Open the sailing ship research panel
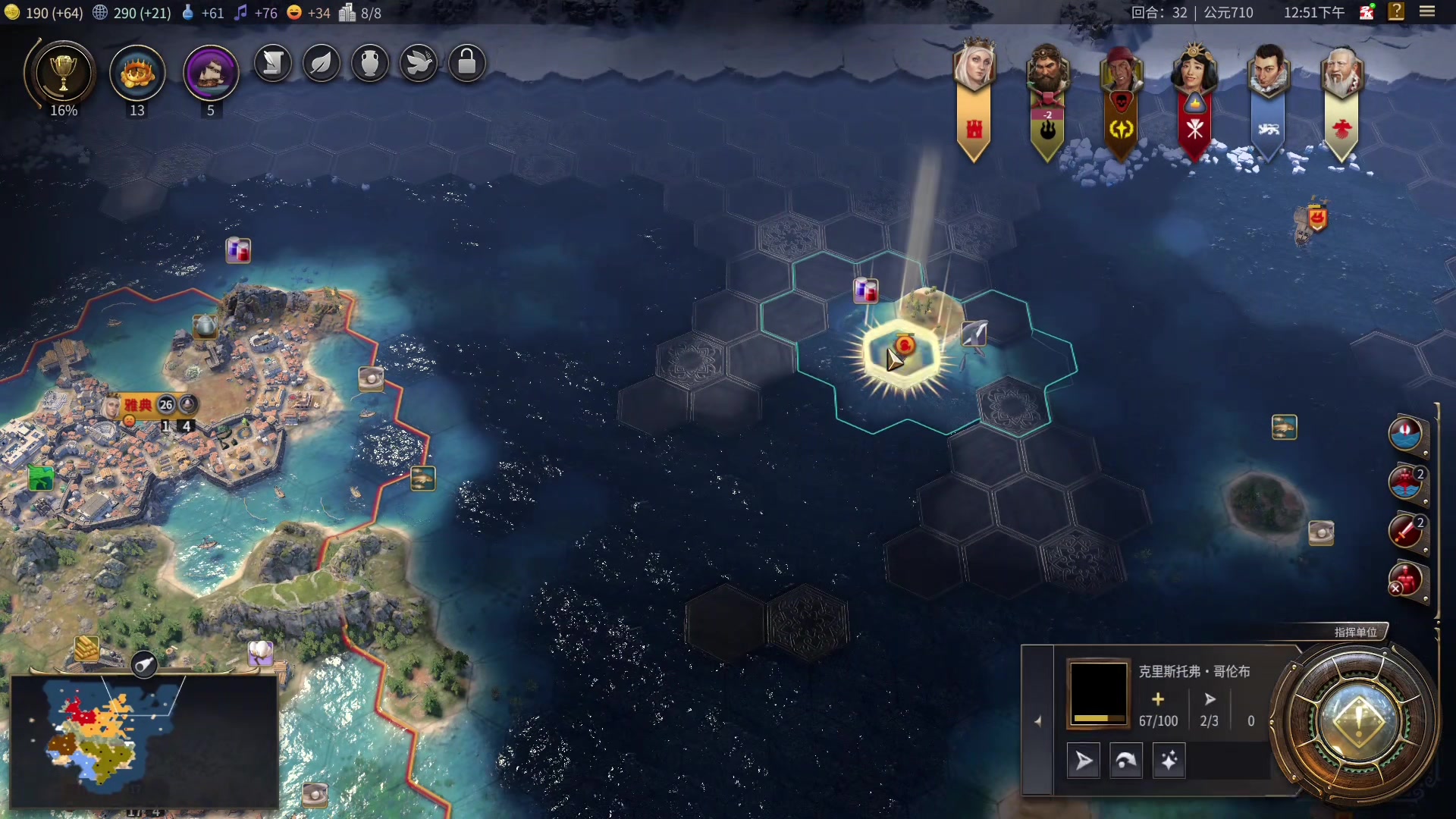This screenshot has width=1456, height=819. coord(211,74)
